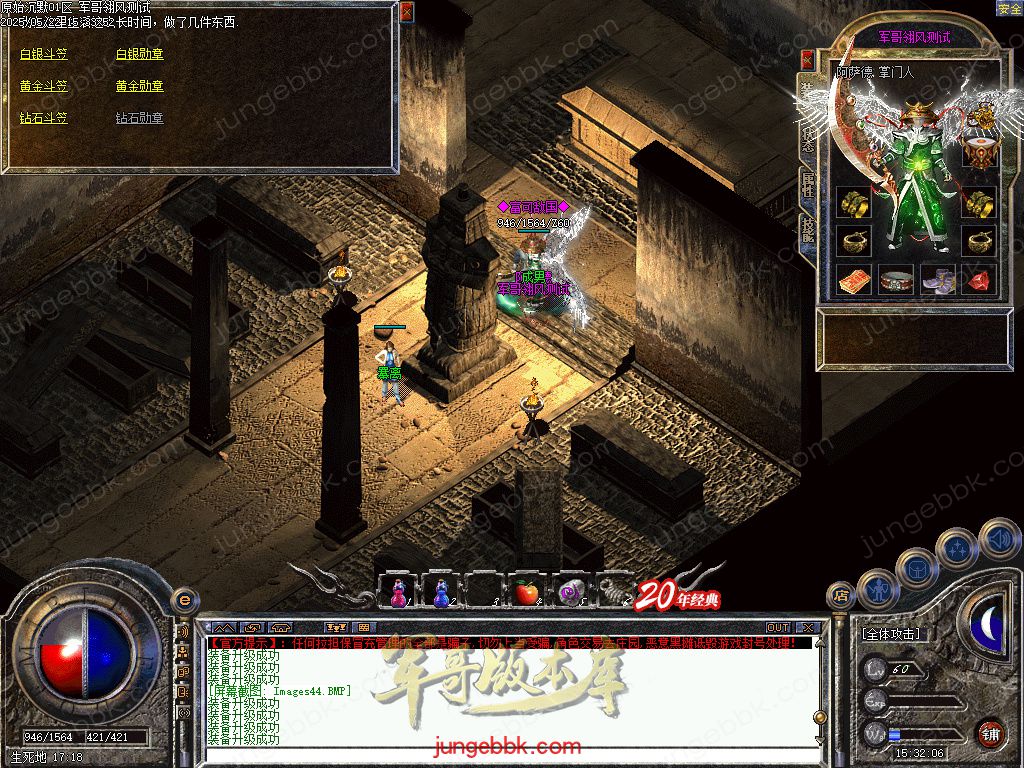Toggle the sound speaker button
Screen dimensions: 1024x768
pyautogui.click(x=999, y=539)
